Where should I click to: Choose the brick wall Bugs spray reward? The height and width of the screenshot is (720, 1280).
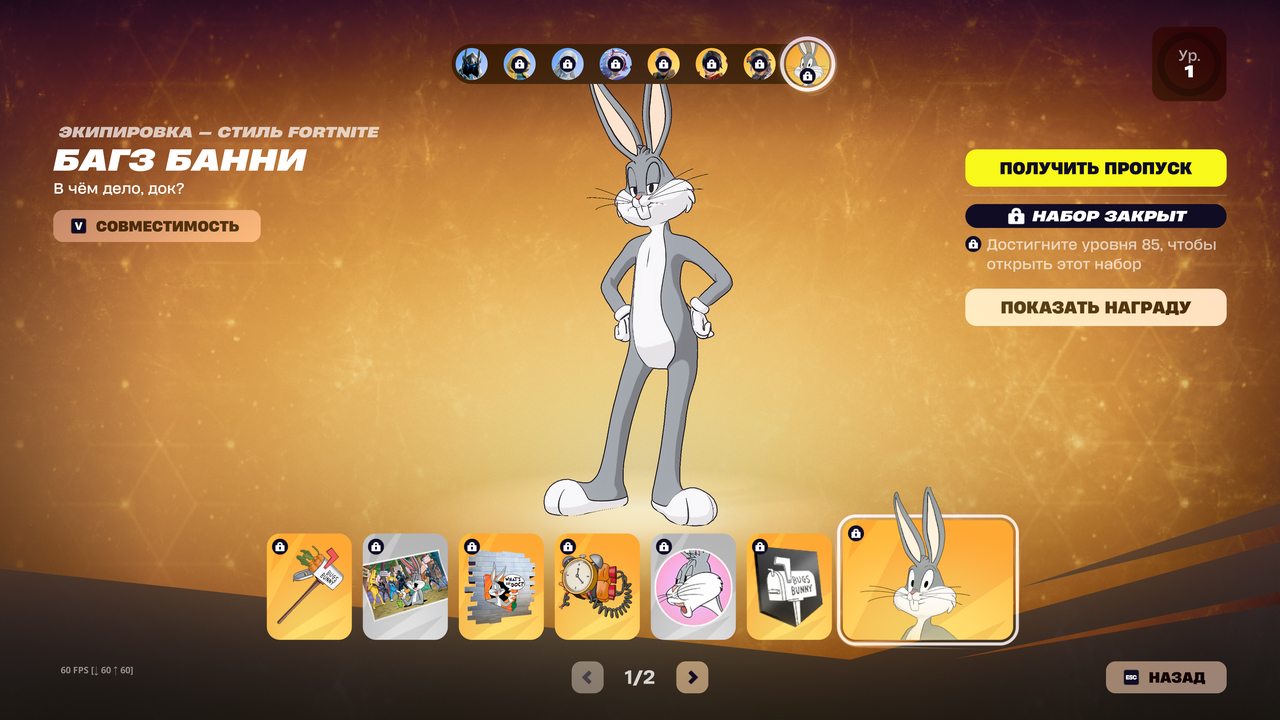point(501,587)
